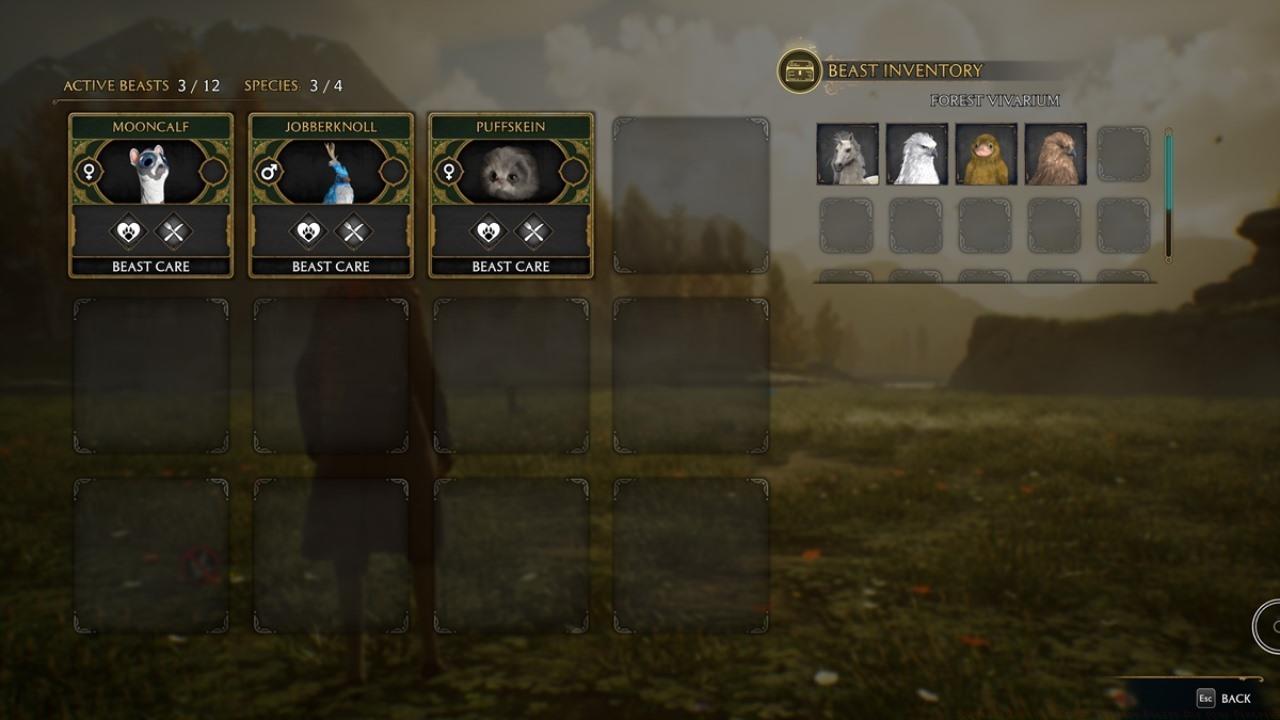
Task: Select the white winged horse inventory thumbnail
Action: [x=847, y=154]
